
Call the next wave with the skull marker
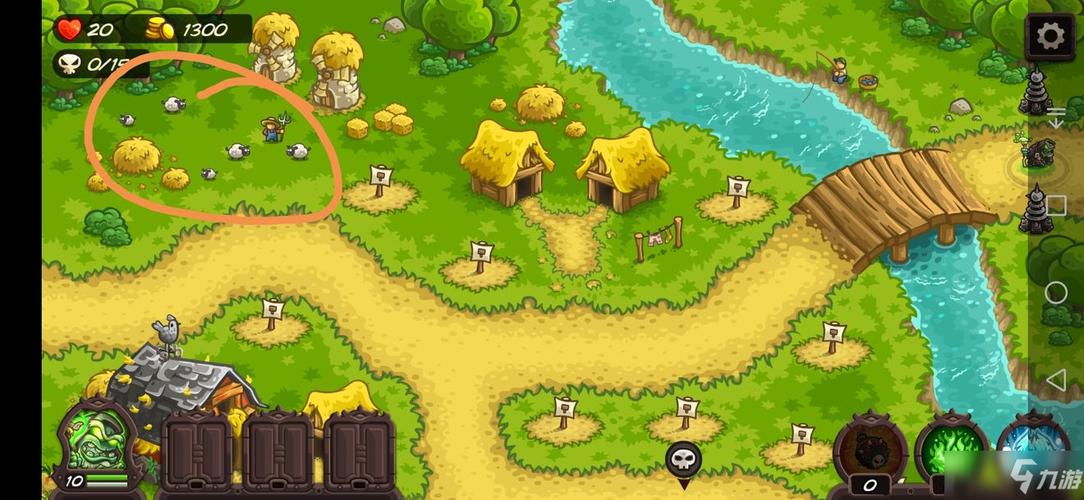pyautogui.click(x=683, y=460)
